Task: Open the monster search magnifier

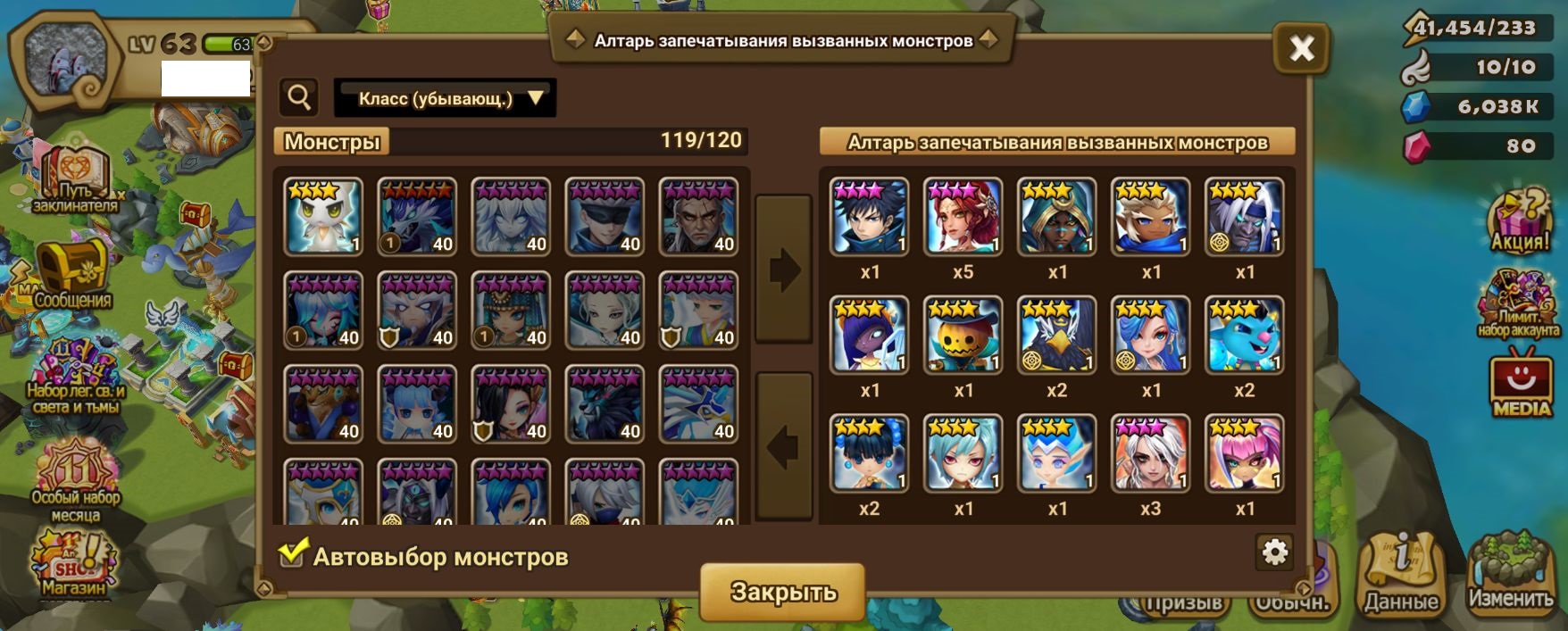Action: click(299, 97)
